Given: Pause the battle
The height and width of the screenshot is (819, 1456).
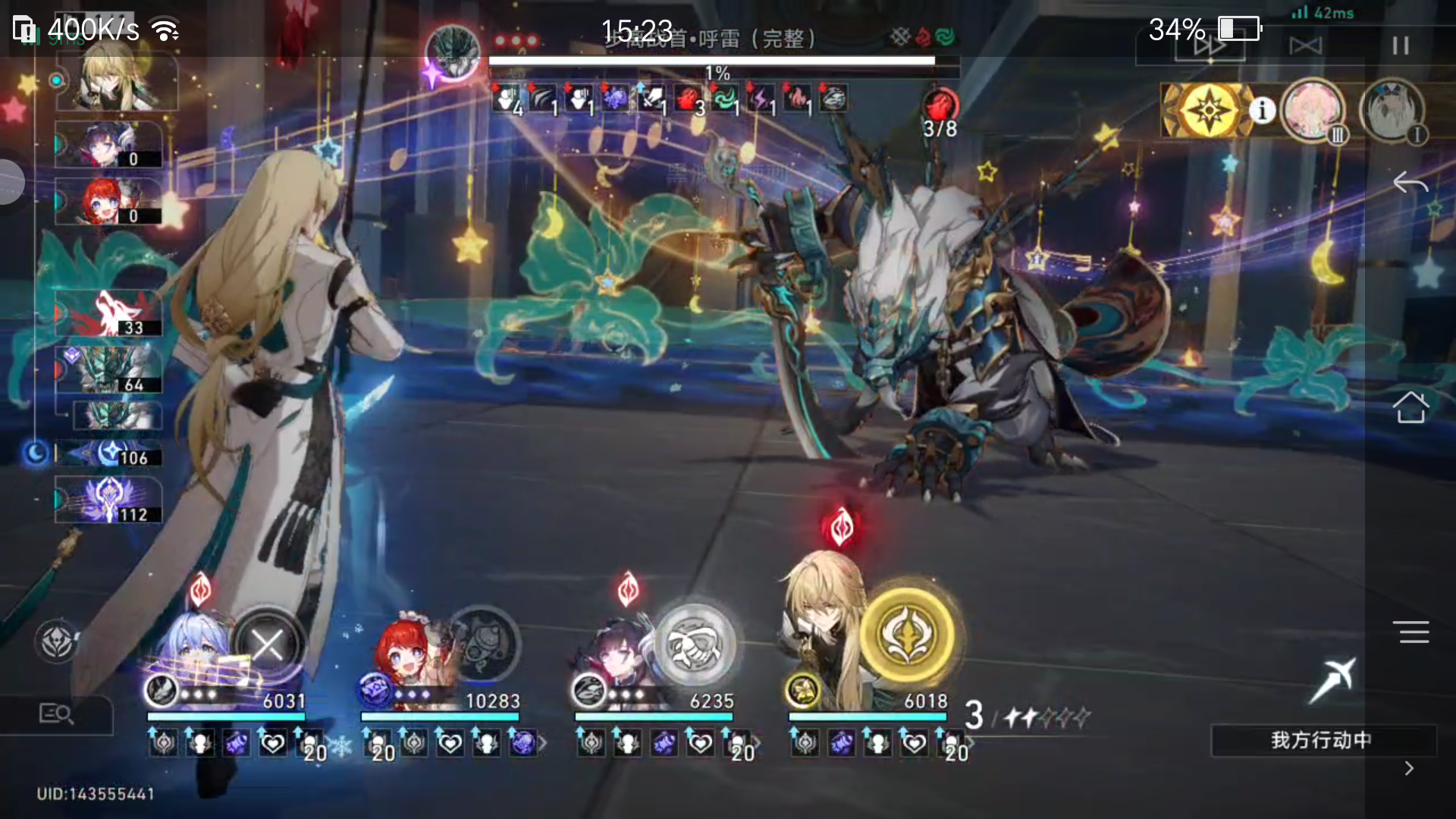Looking at the screenshot, I should point(1400,45).
